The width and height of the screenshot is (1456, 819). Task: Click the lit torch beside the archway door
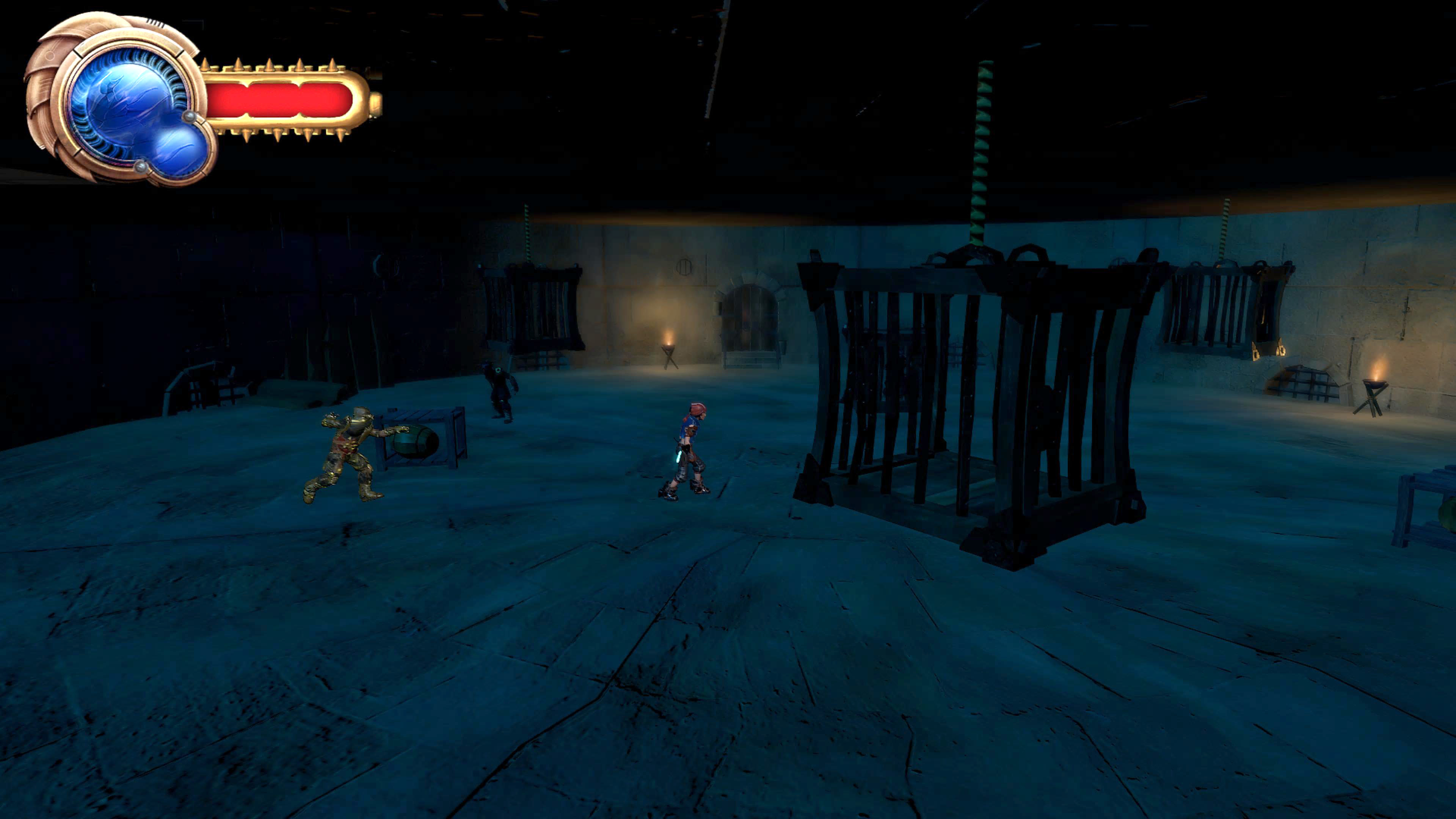[668, 347]
